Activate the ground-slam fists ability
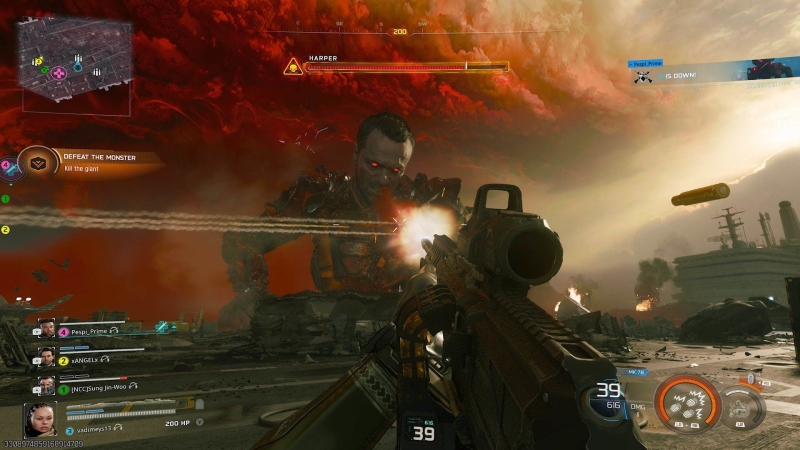The height and width of the screenshot is (450, 800). [x=687, y=405]
